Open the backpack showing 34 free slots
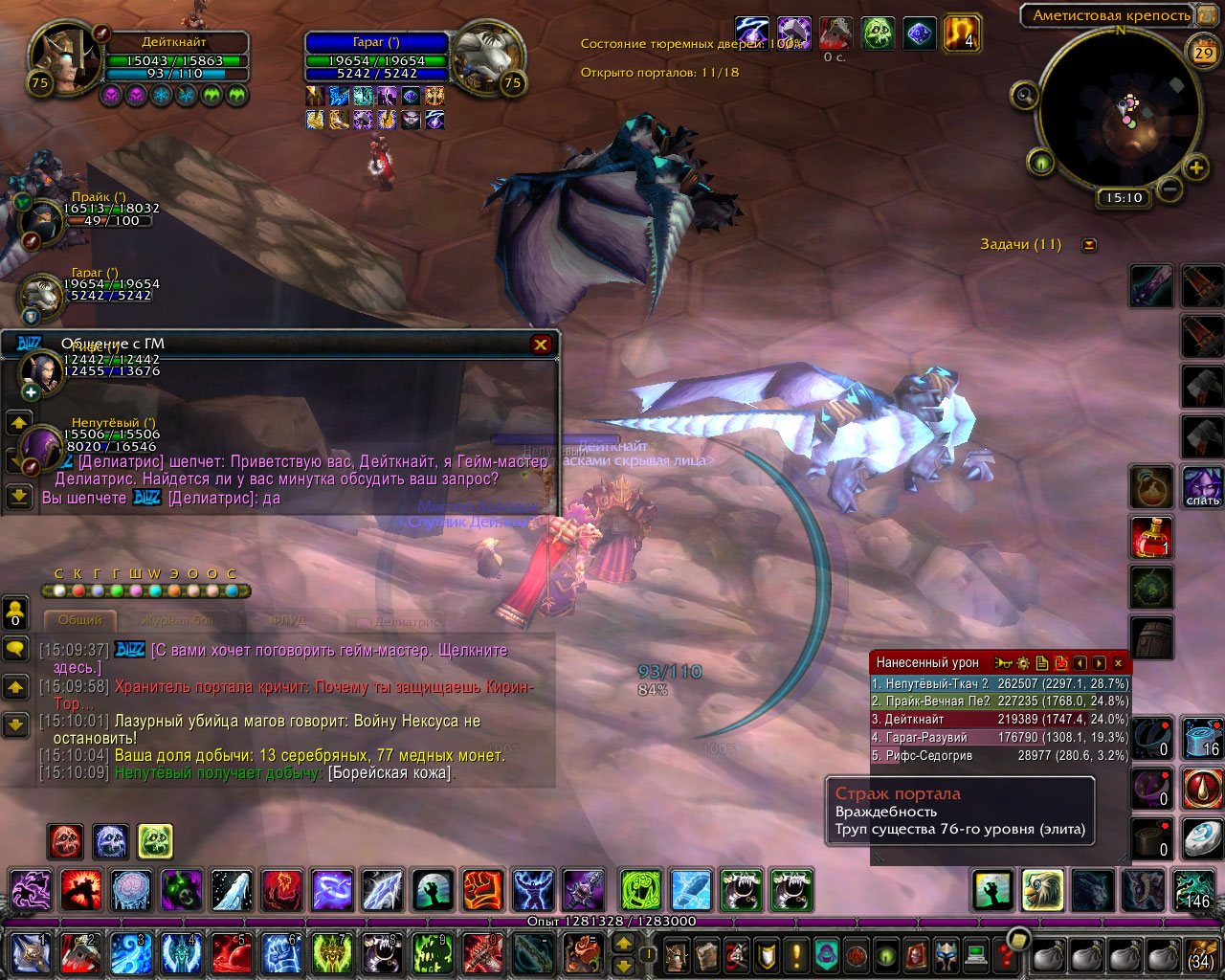The height and width of the screenshot is (980, 1225). [1201, 954]
